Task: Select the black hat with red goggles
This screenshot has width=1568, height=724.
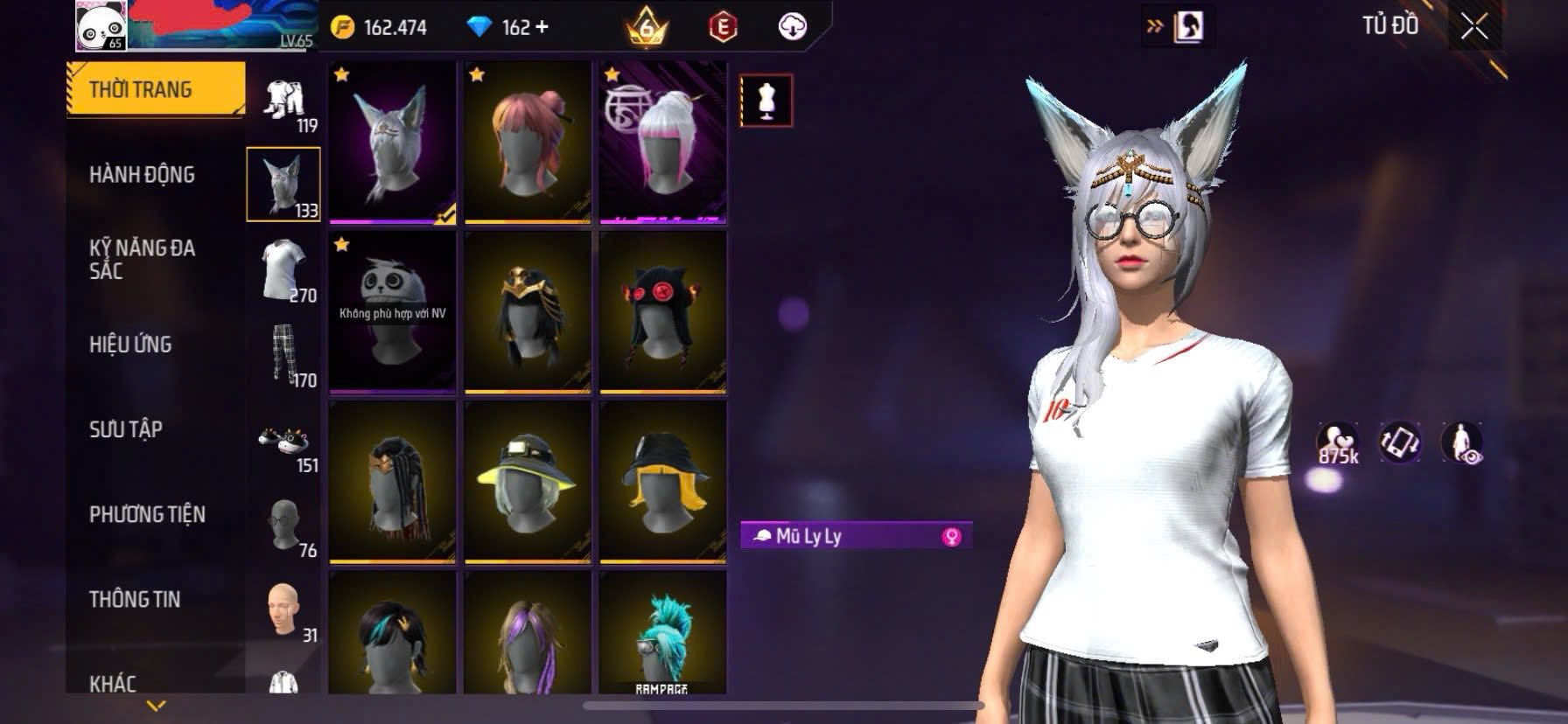Action: [x=662, y=311]
